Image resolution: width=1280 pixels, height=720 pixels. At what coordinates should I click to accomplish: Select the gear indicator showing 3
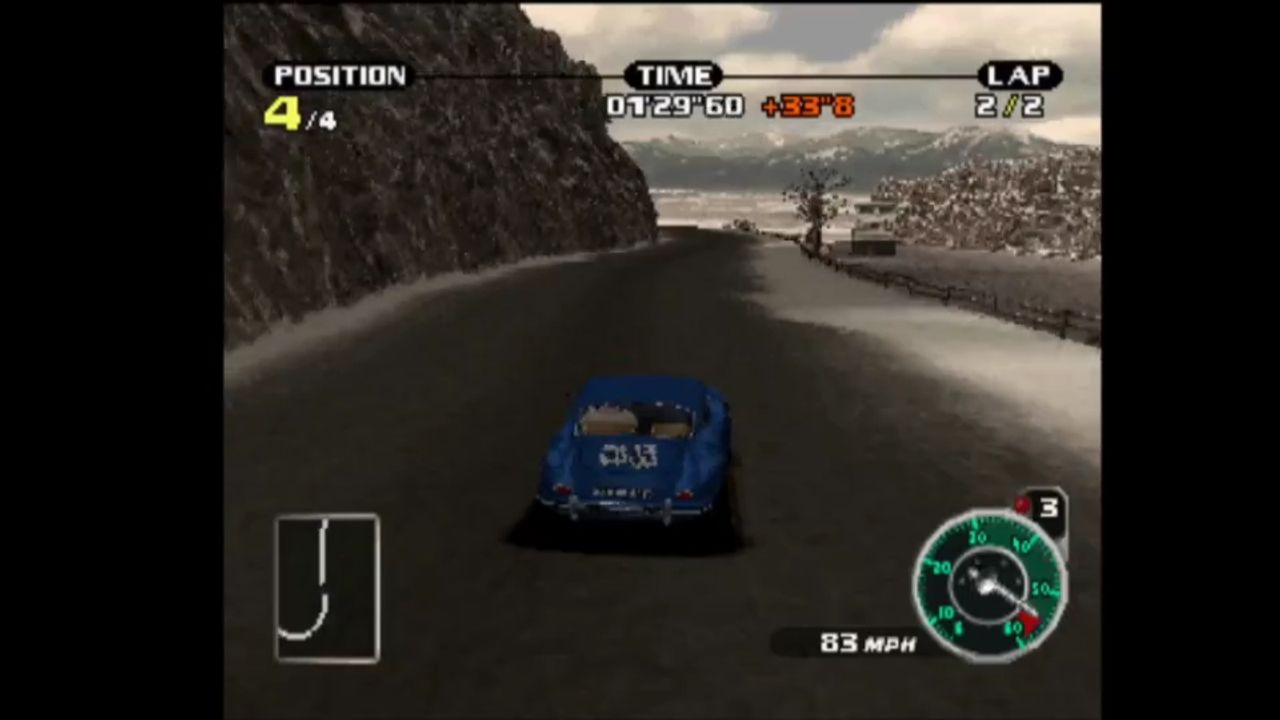[1046, 509]
